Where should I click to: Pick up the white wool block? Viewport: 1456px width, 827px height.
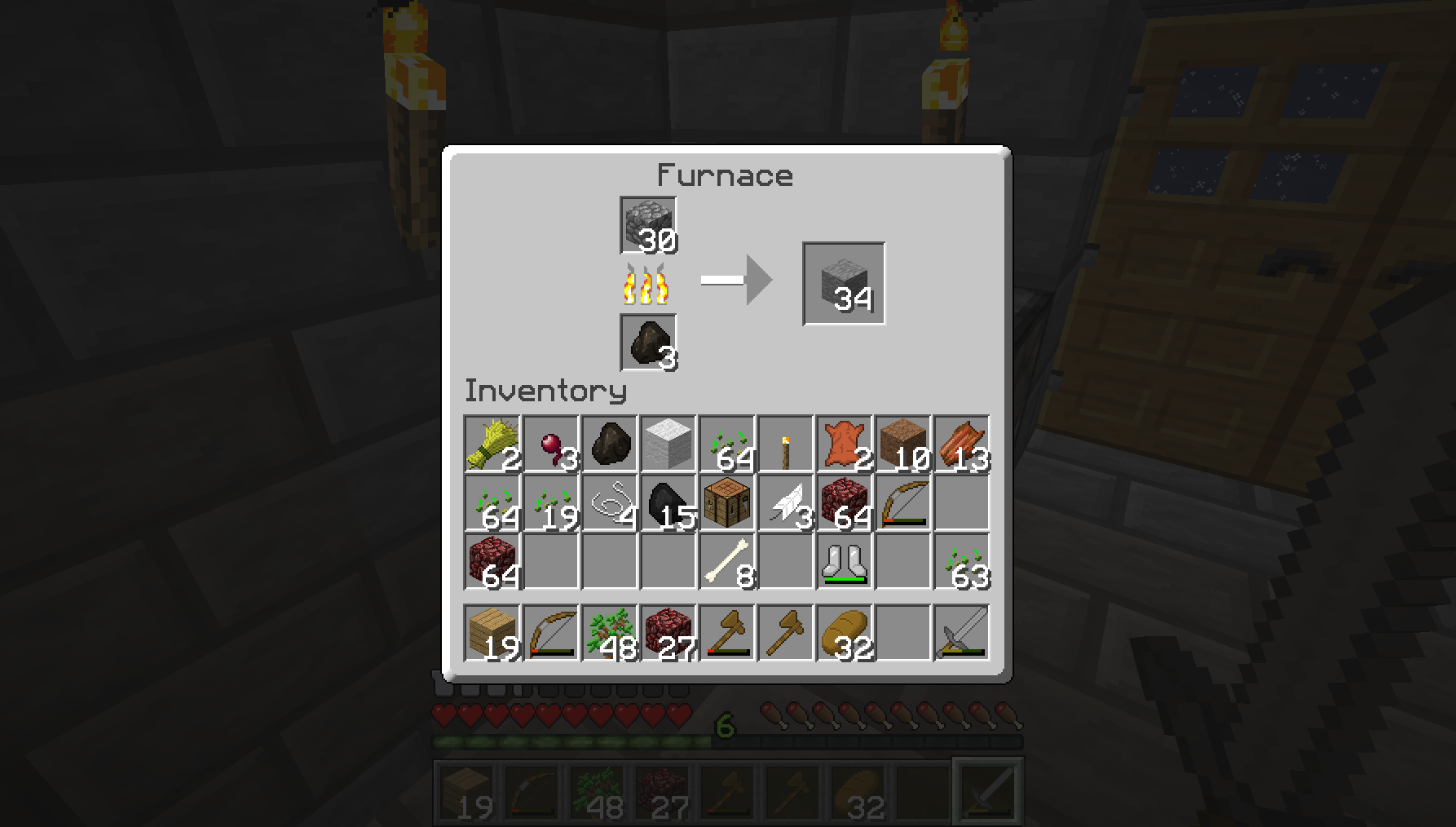point(668,444)
